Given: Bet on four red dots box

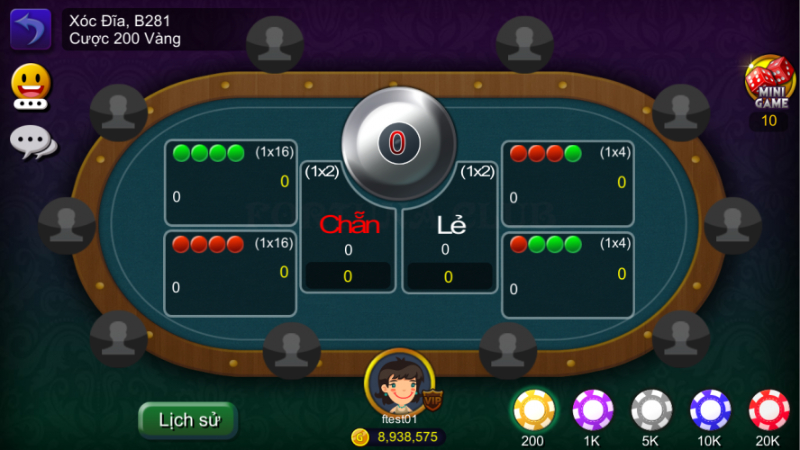Looking at the screenshot, I should point(230,274).
